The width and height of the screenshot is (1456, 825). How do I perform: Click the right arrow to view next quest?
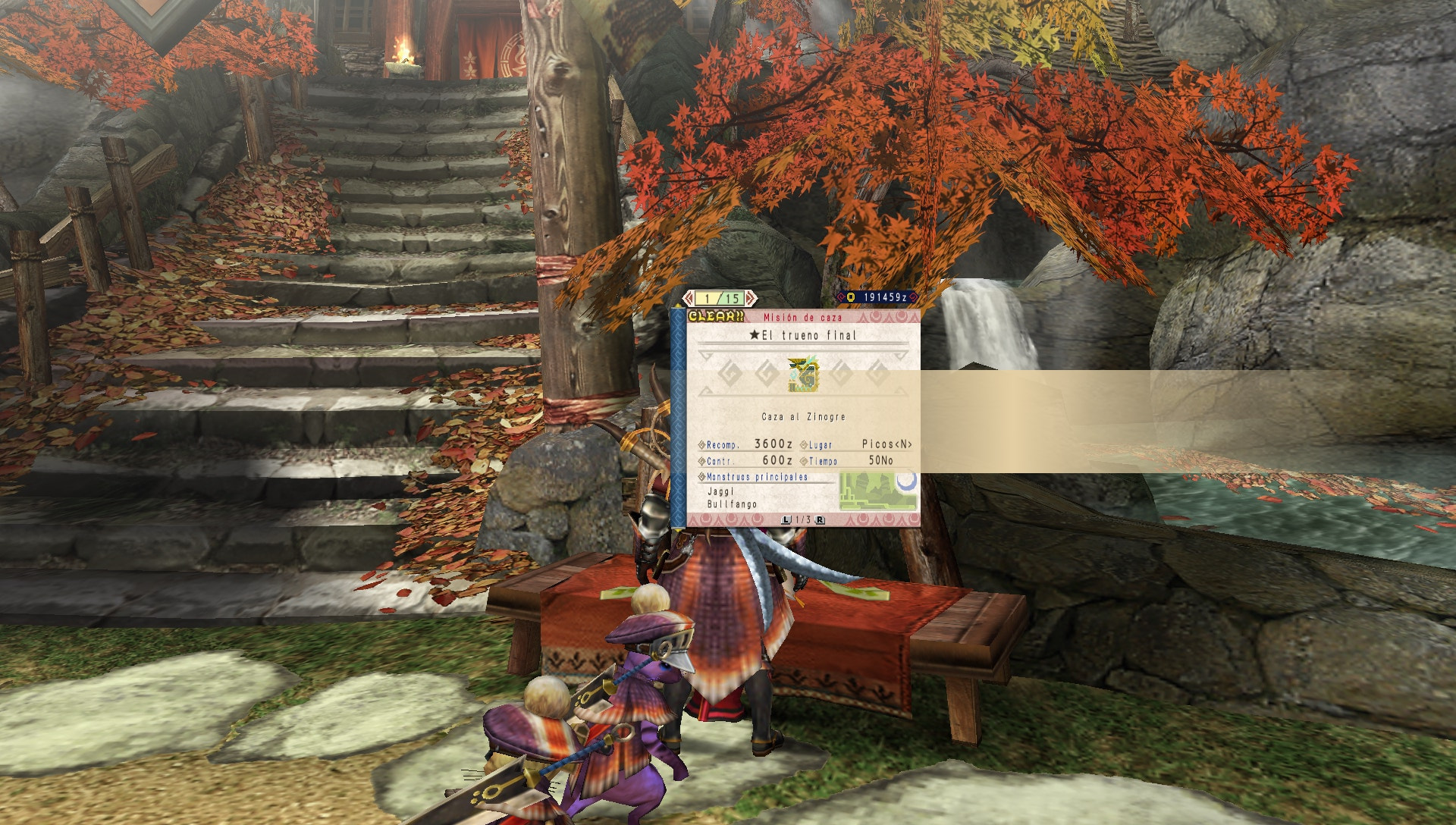coord(750,297)
